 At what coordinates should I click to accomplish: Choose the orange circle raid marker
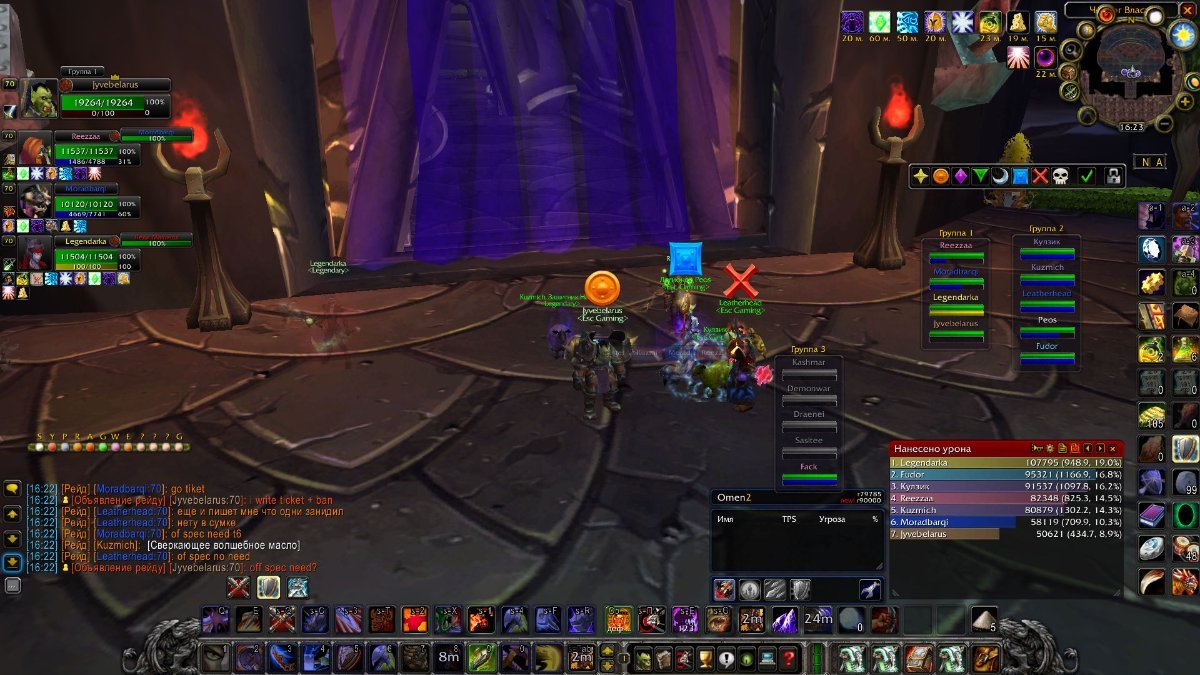tap(941, 176)
